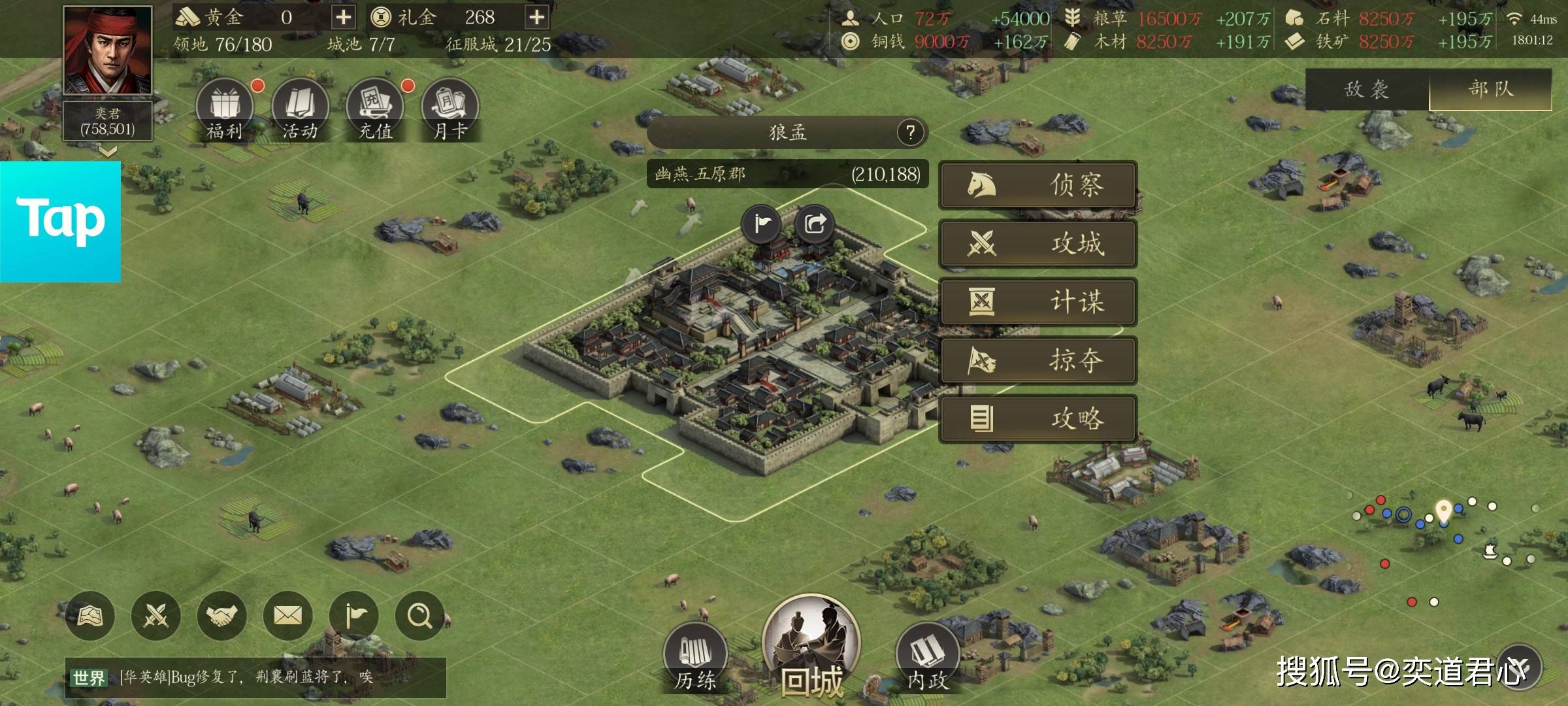Mark the city with the flag icon above it
1568x706 pixels.
[x=761, y=224]
